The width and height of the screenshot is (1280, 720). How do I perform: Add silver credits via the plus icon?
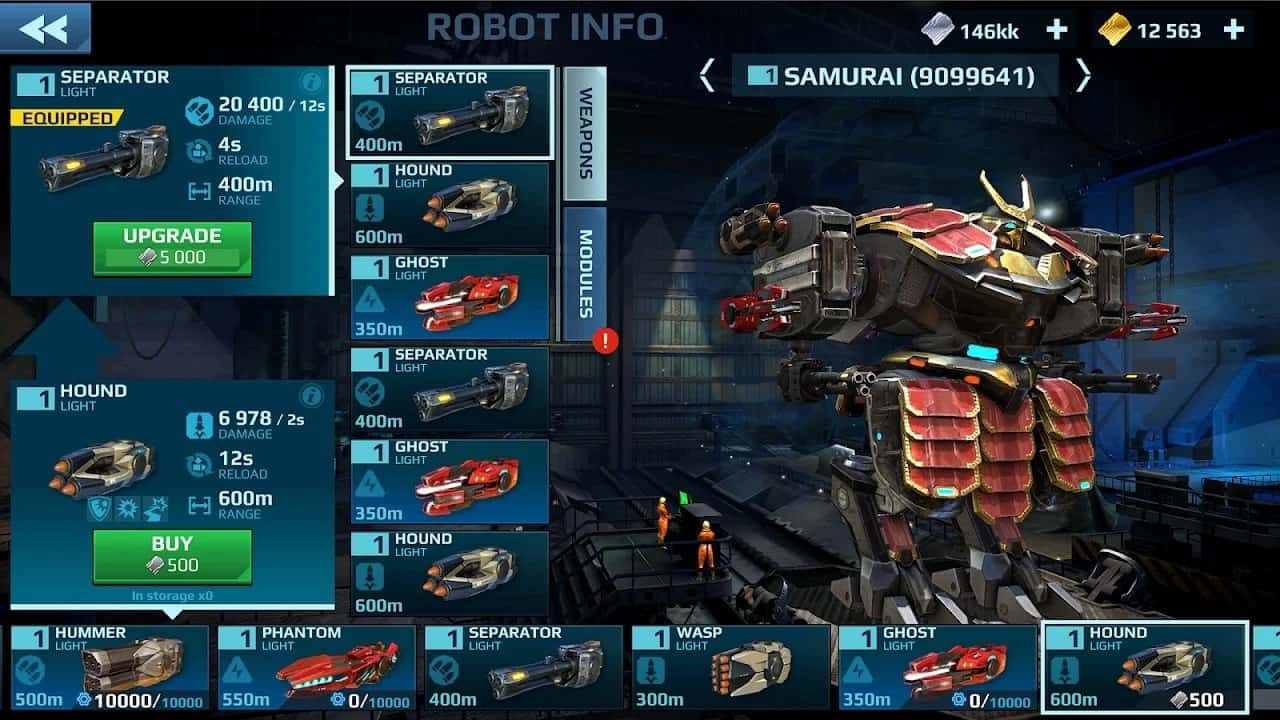[1054, 29]
